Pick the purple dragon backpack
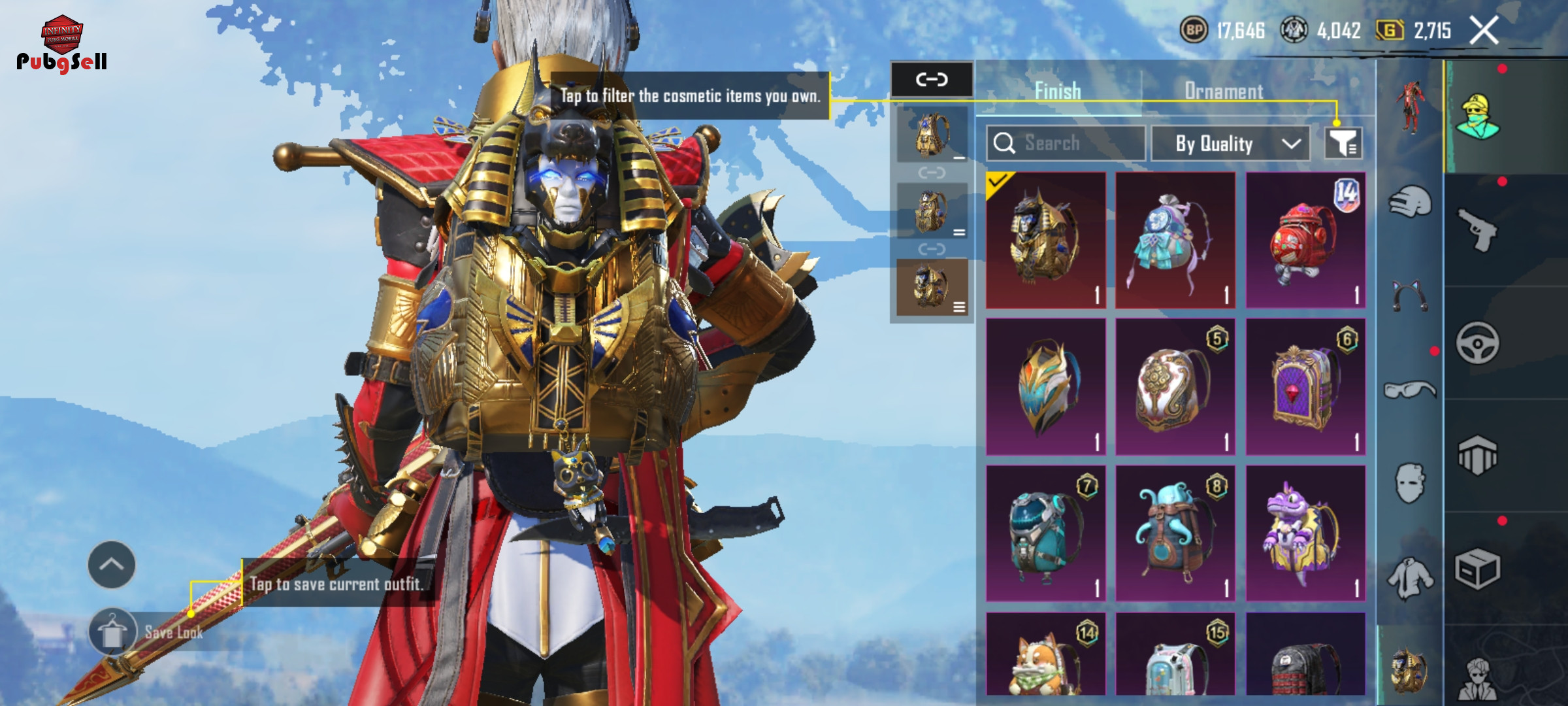 pyautogui.click(x=1305, y=533)
